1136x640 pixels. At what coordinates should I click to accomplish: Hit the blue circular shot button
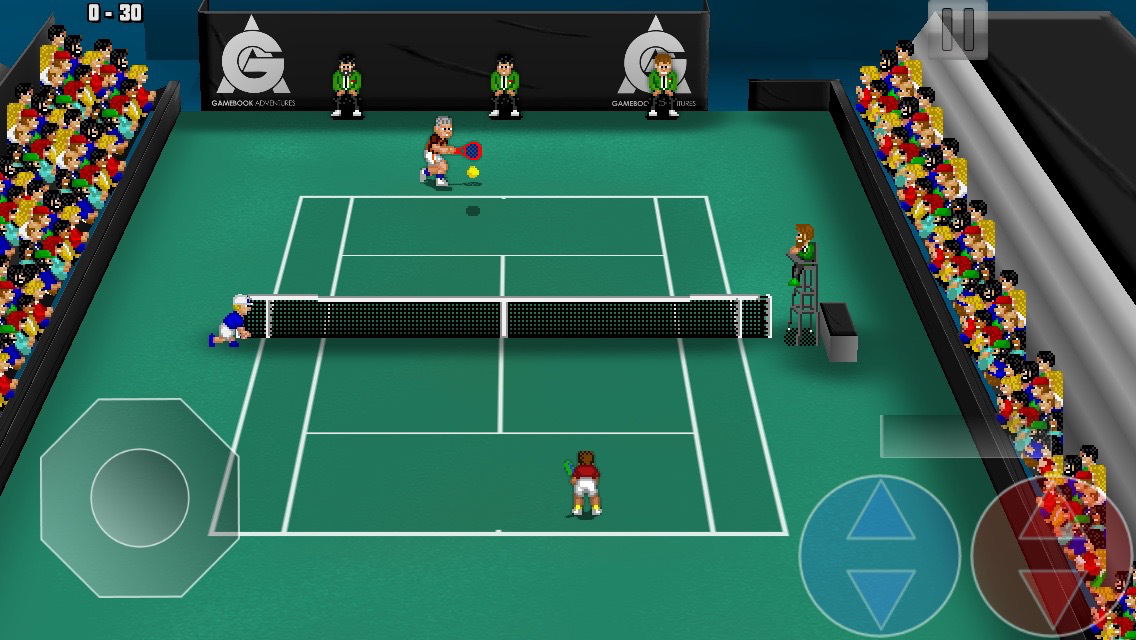pyautogui.click(x=880, y=555)
